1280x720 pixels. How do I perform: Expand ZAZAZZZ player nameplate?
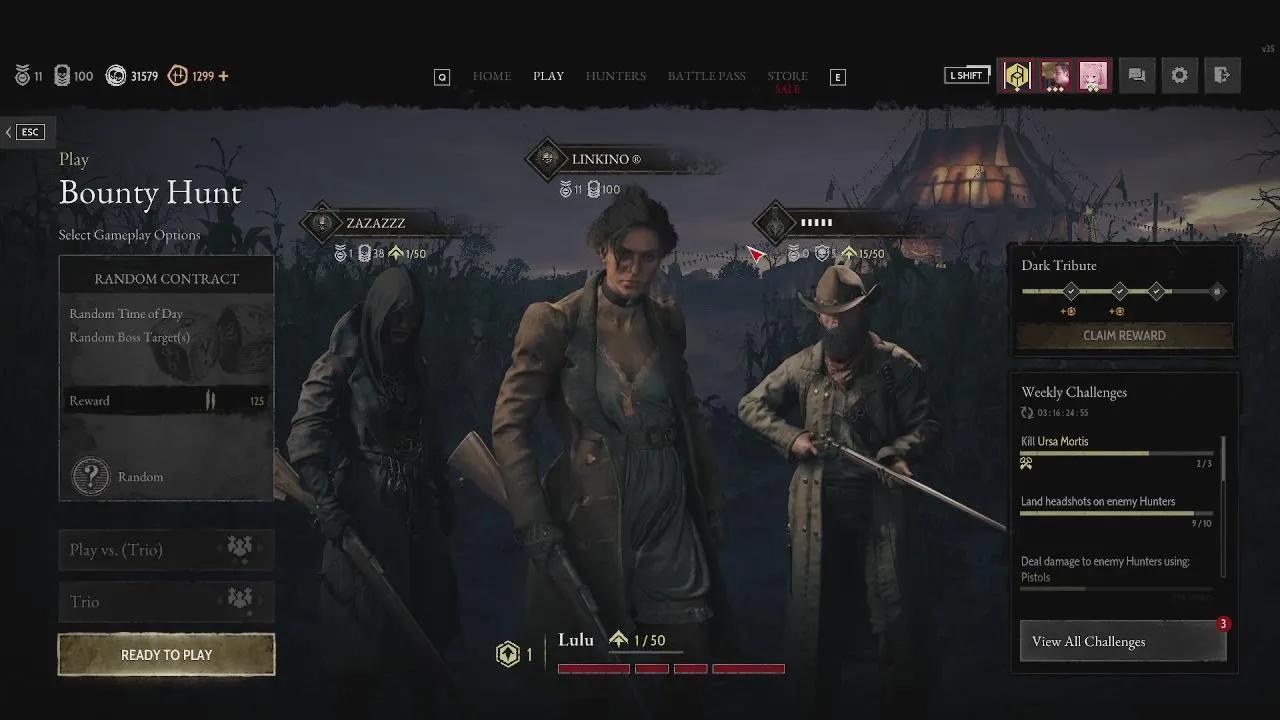click(377, 224)
